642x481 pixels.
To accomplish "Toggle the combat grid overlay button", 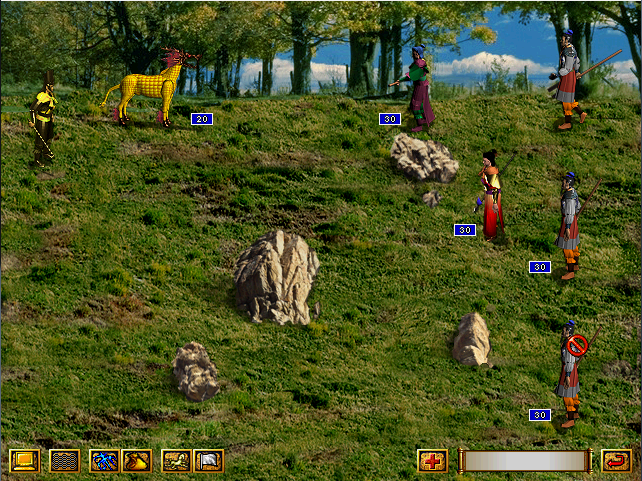I will (64, 461).
